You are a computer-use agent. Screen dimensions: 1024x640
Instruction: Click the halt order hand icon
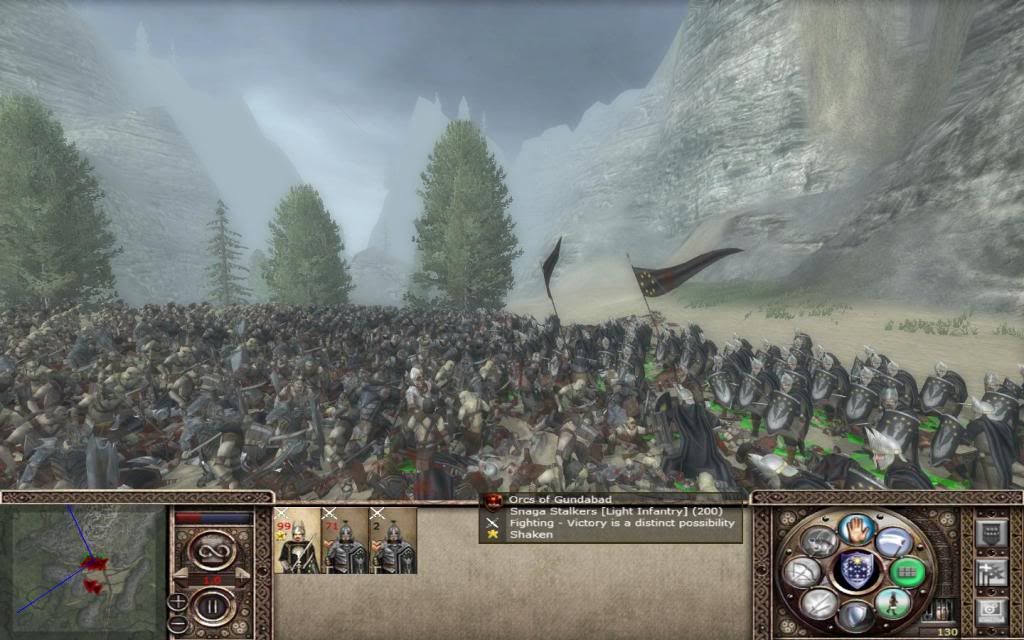[855, 528]
